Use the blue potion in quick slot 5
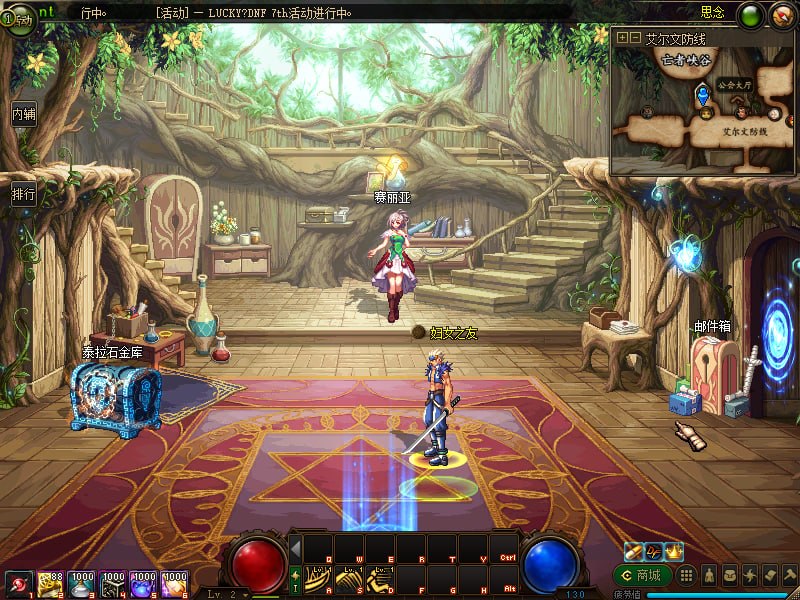This screenshot has width=800, height=600. (x=143, y=583)
